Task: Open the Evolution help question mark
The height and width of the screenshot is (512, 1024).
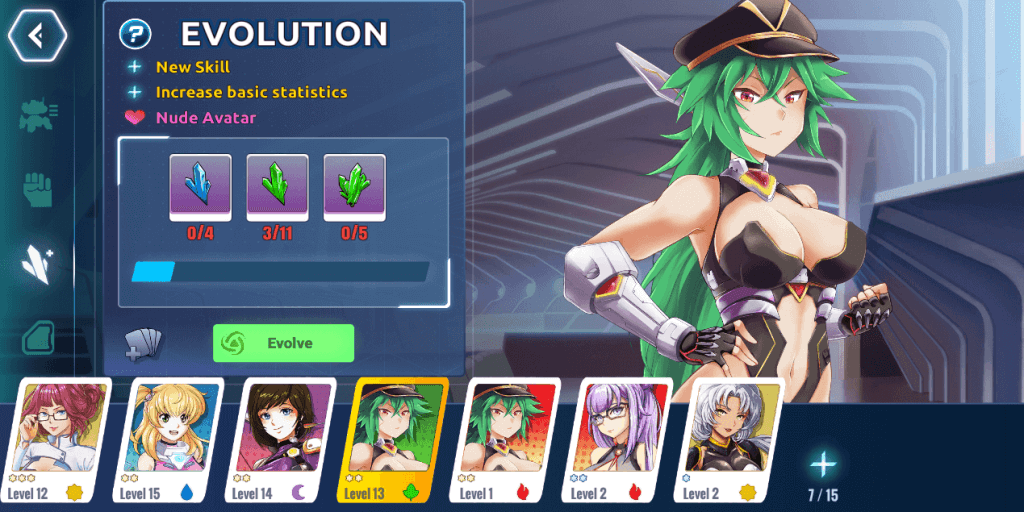Action: (135, 34)
